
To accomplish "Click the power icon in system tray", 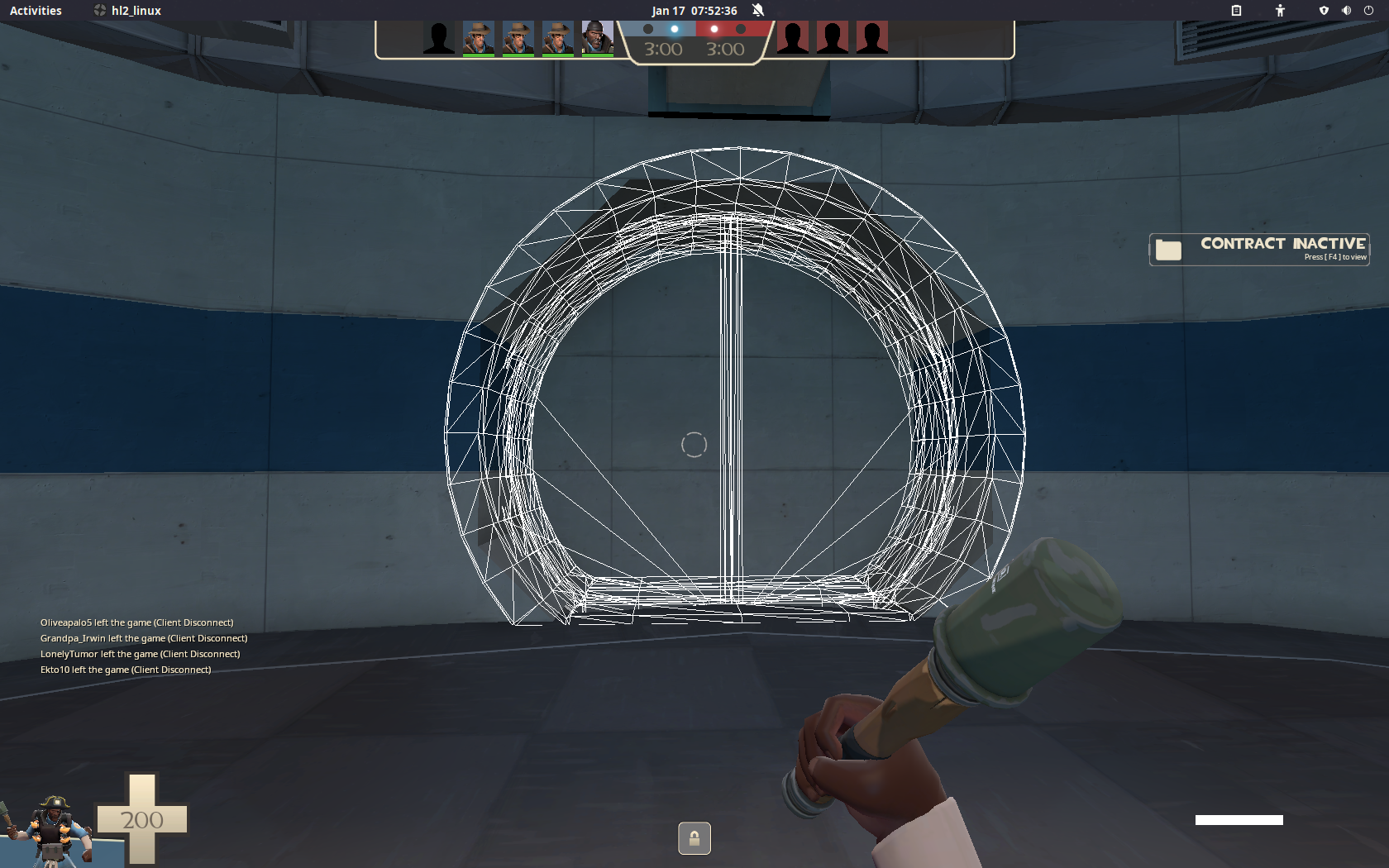I will click(x=1370, y=10).
